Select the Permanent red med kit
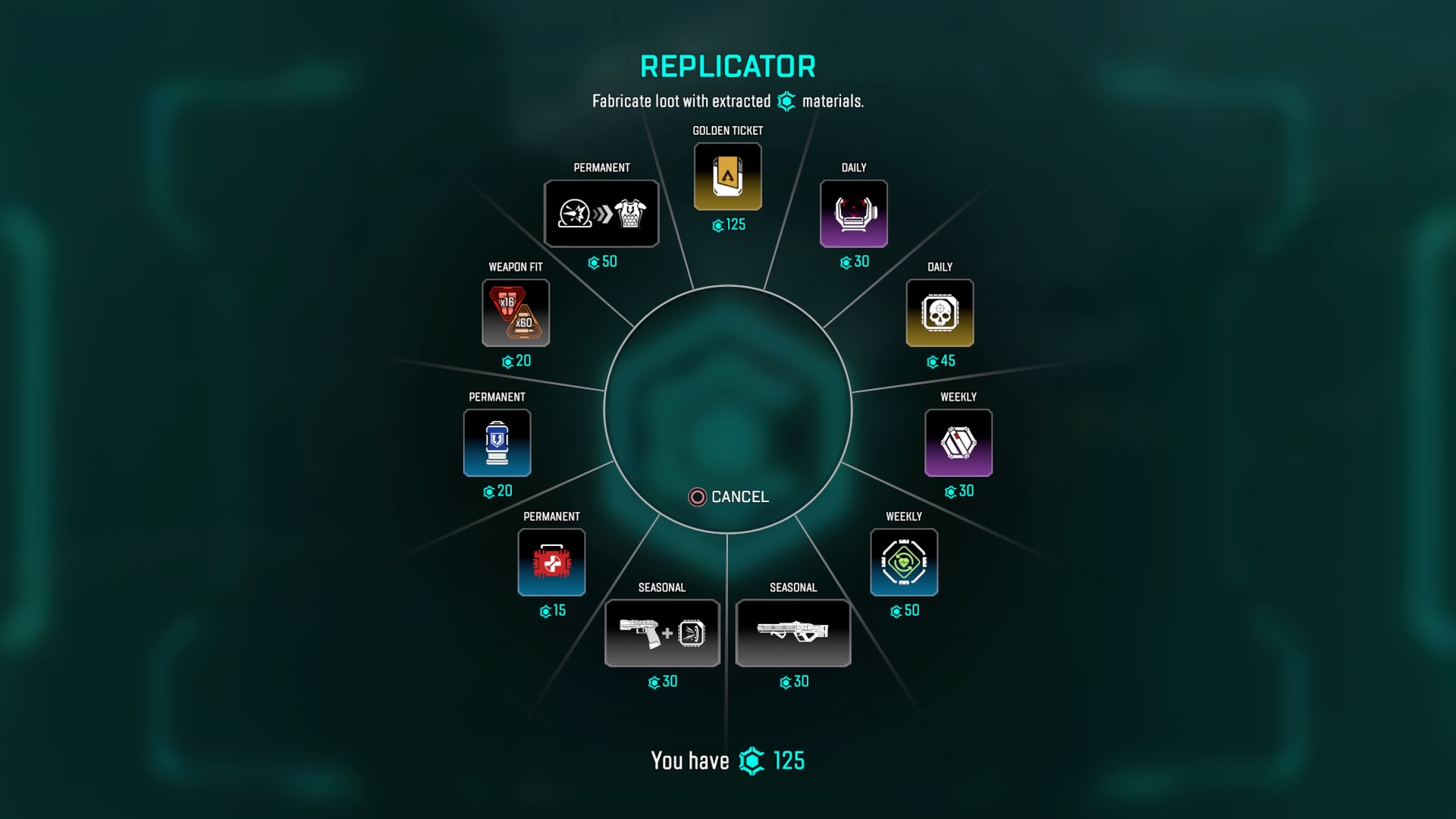This screenshot has width=1456, height=819. [x=551, y=563]
